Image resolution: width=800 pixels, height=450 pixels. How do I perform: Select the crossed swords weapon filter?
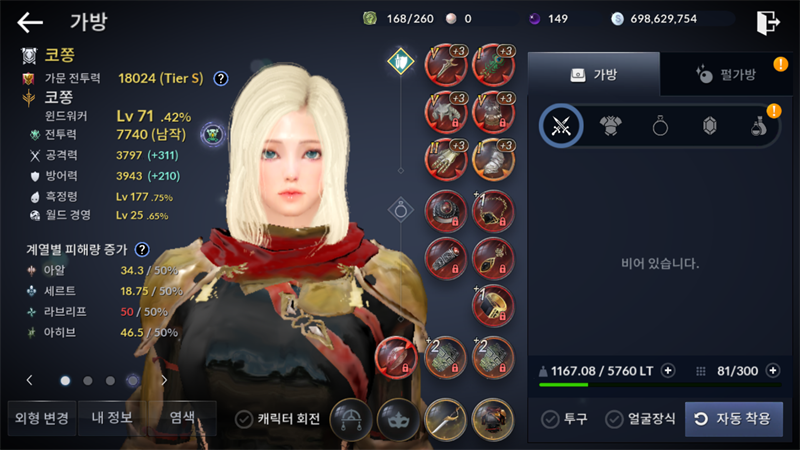tap(561, 126)
